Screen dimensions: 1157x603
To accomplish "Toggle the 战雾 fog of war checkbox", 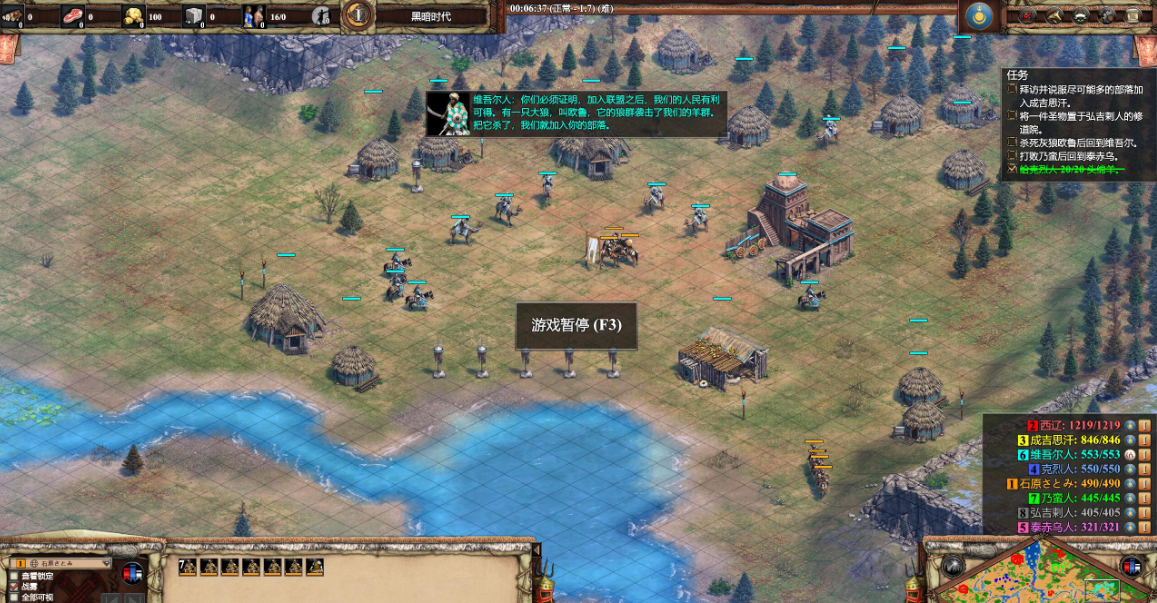I will pos(13,587).
